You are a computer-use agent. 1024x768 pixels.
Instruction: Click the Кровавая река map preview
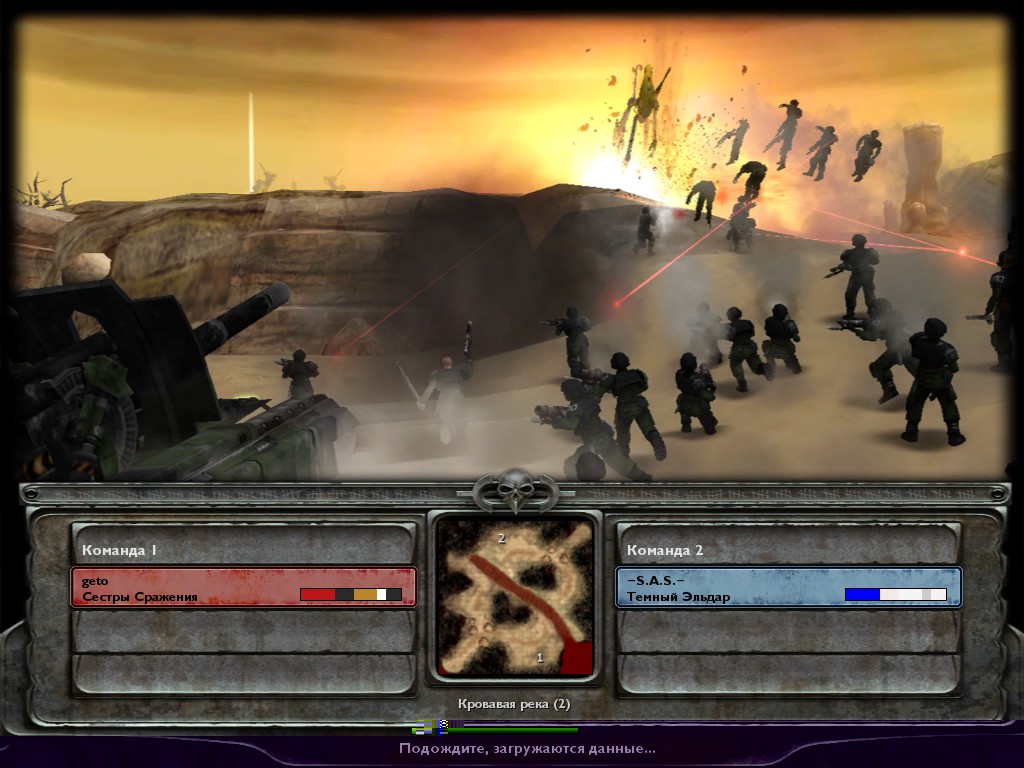click(x=515, y=597)
